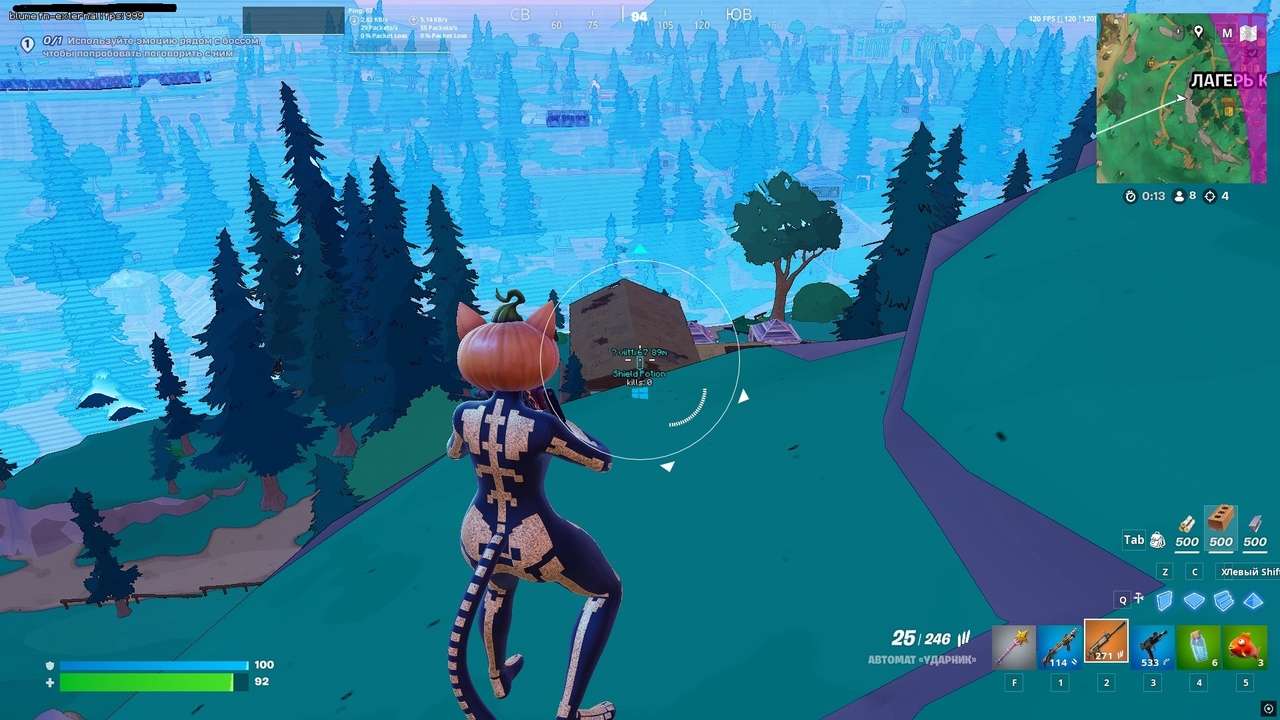Choose the orange fish consumable slot
This screenshot has height=720, width=1280.
[1246, 647]
